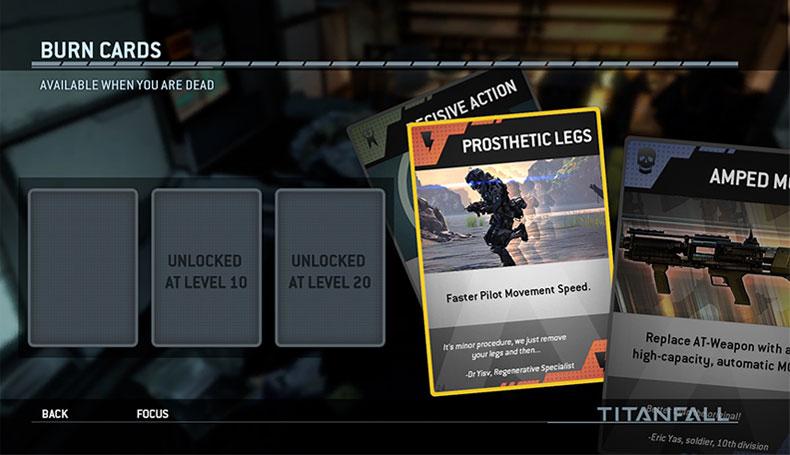Click the Back button
The height and width of the screenshot is (455, 790).
[x=55, y=414]
